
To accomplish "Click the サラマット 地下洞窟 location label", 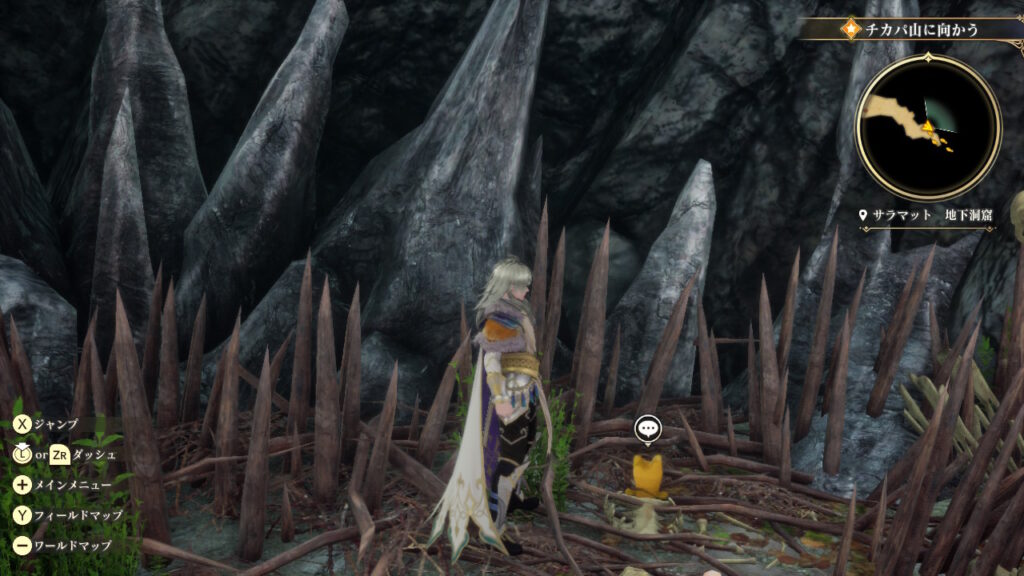I will tap(928, 215).
